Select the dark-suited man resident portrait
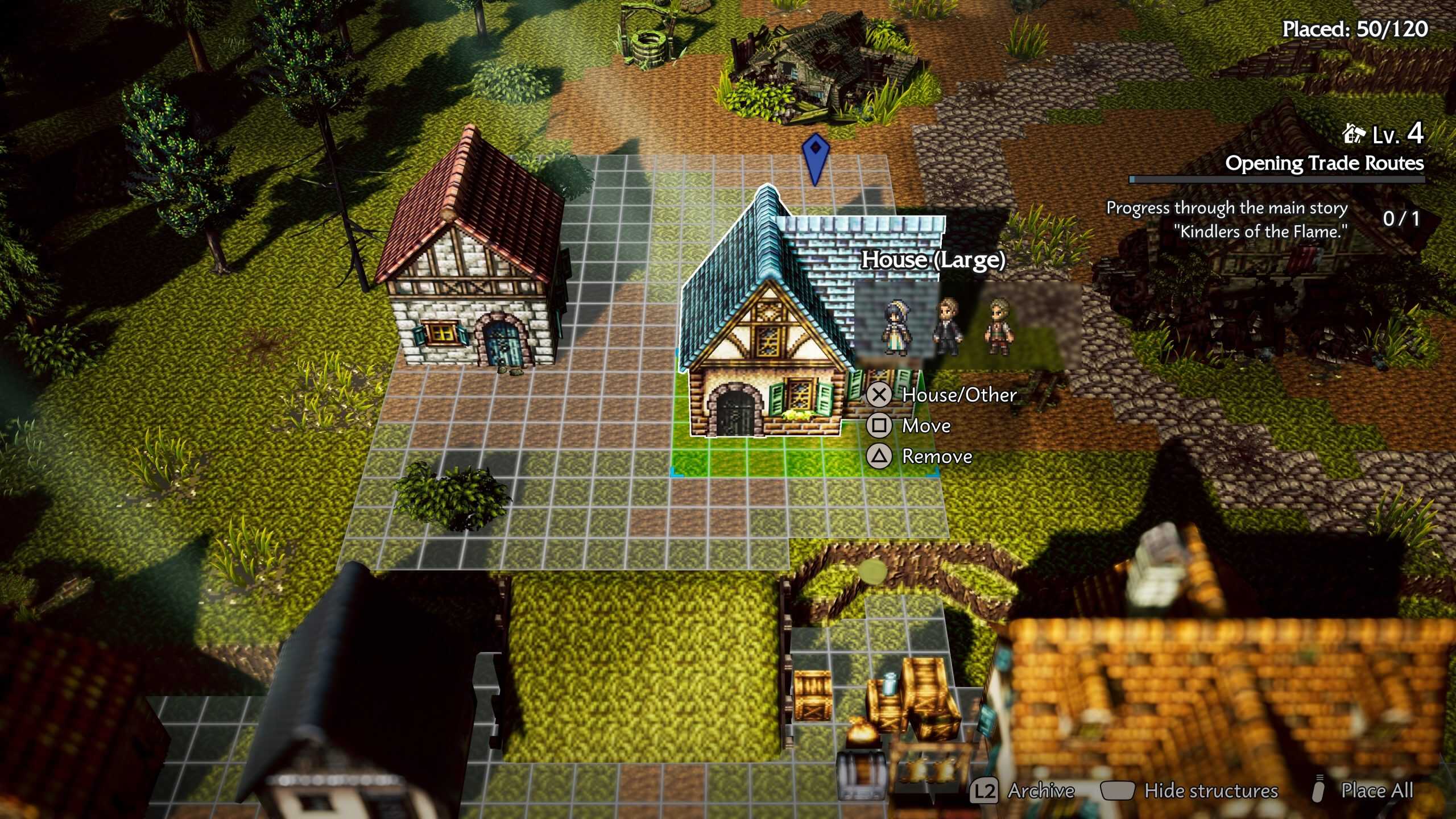1456x819 pixels. 946,326
